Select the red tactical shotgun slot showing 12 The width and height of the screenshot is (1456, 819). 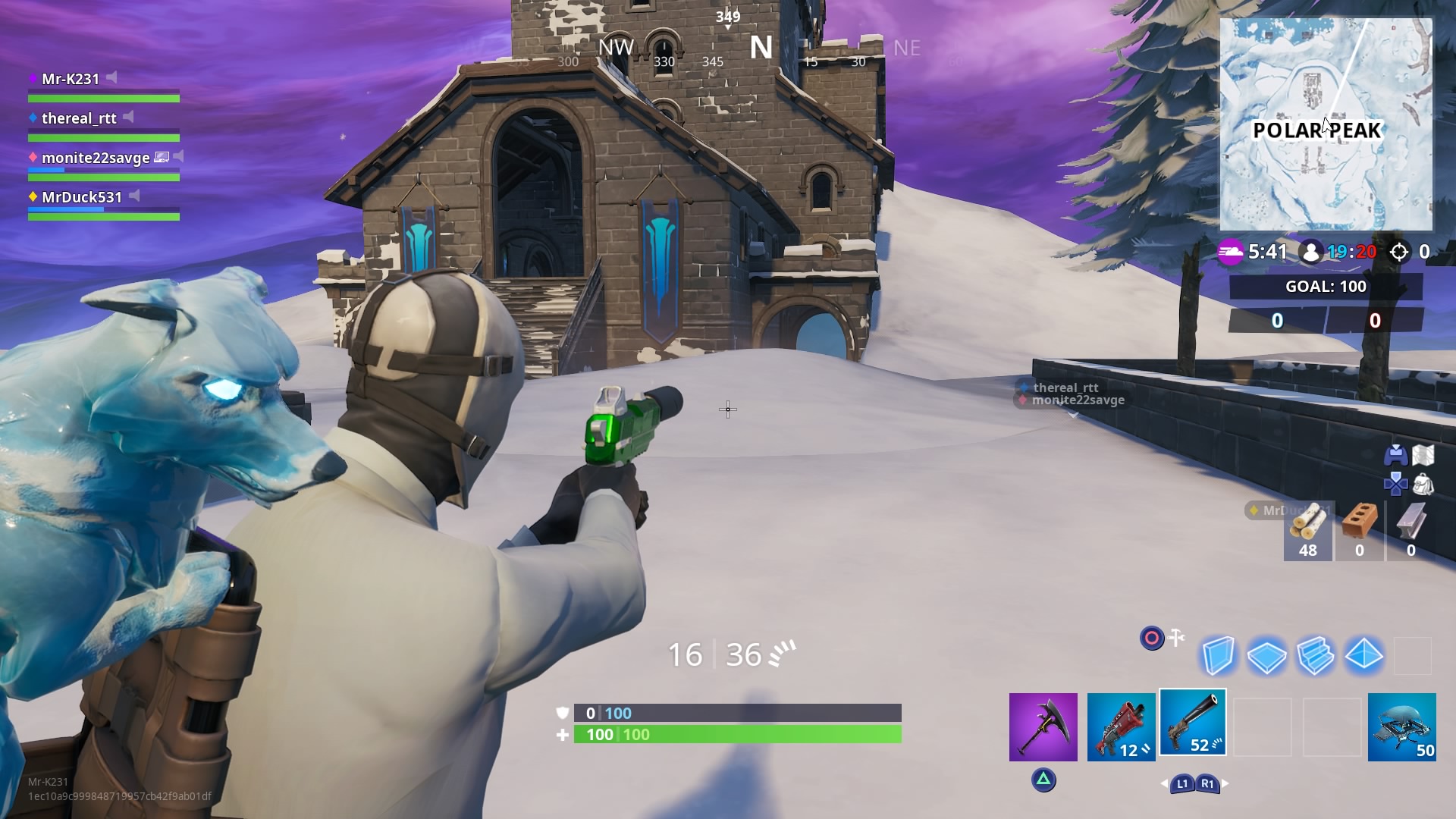(x=1121, y=724)
